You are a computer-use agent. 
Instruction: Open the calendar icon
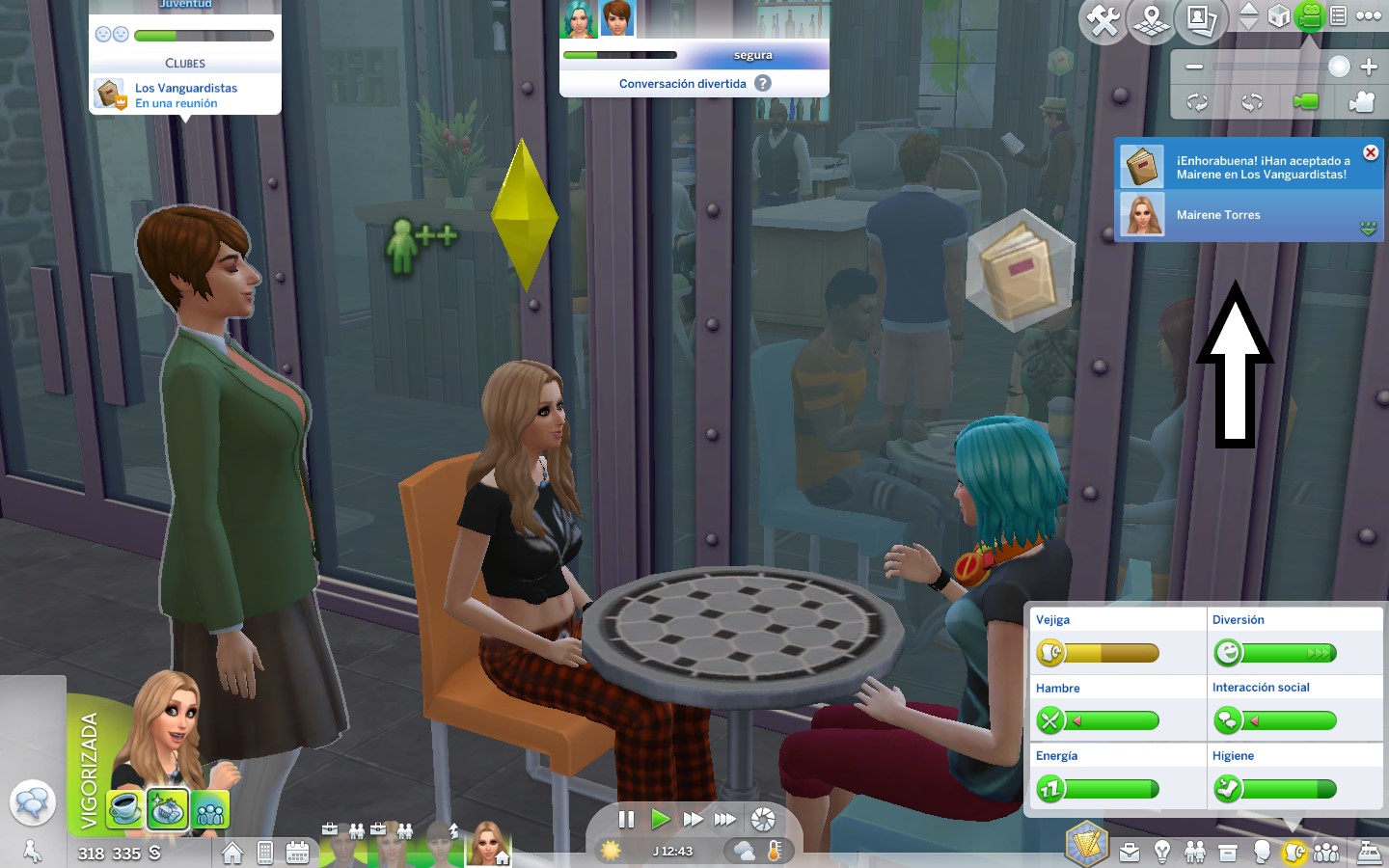(x=297, y=853)
